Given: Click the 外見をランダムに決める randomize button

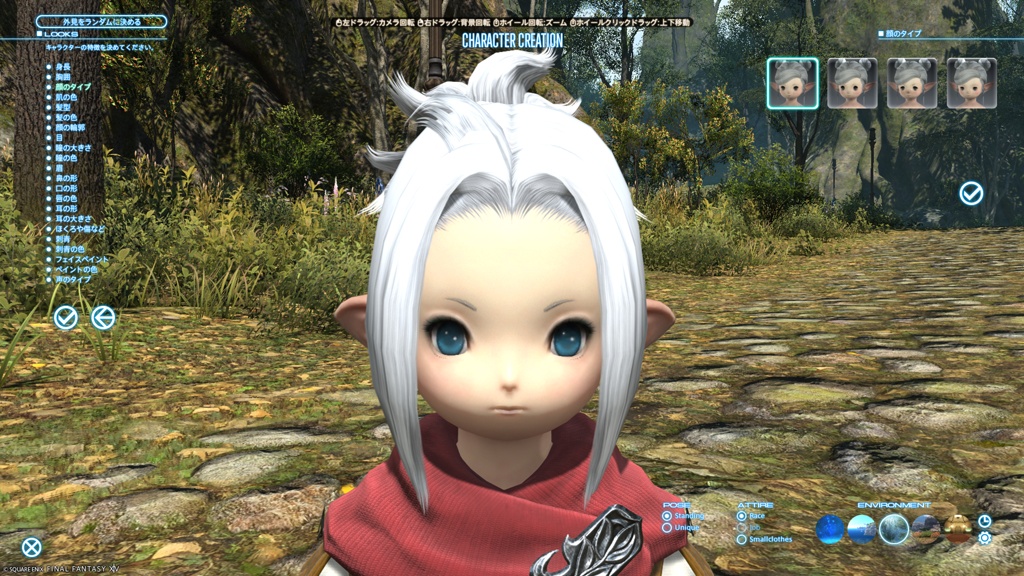Looking at the screenshot, I should click(100, 21).
